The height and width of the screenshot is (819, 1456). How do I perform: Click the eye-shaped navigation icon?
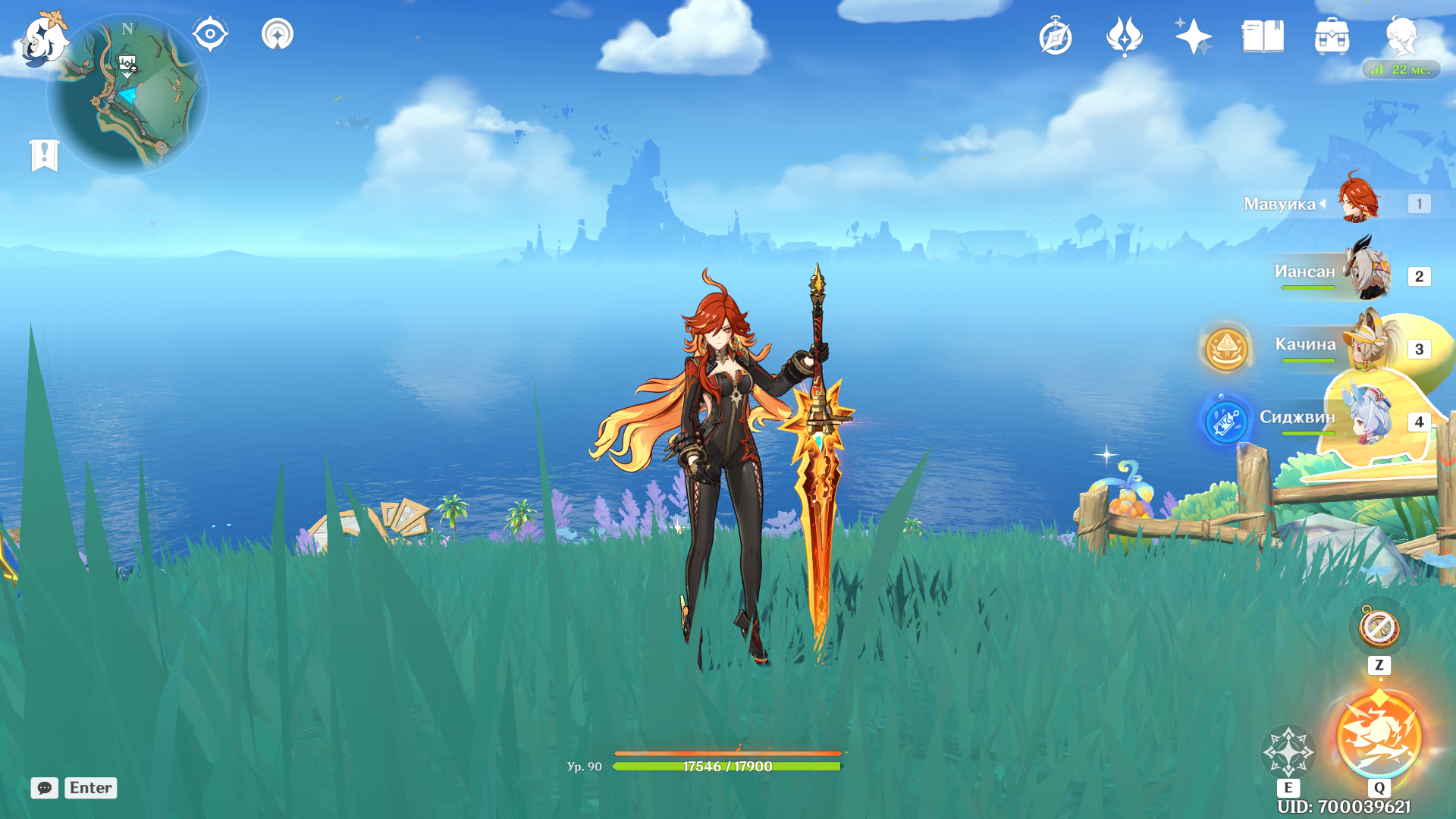click(x=210, y=34)
